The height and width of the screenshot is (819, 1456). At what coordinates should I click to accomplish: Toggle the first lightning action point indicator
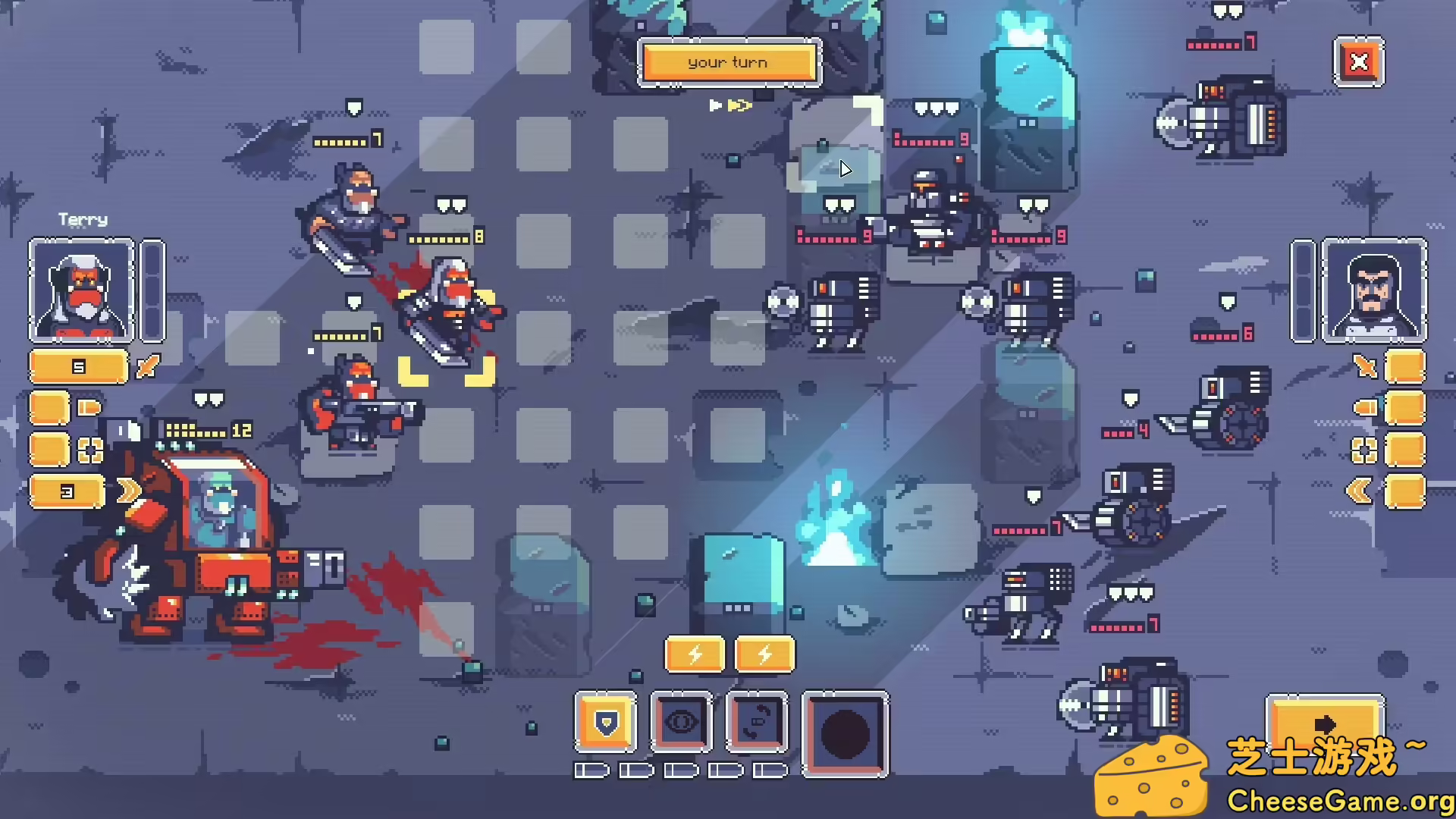pyautogui.click(x=695, y=654)
